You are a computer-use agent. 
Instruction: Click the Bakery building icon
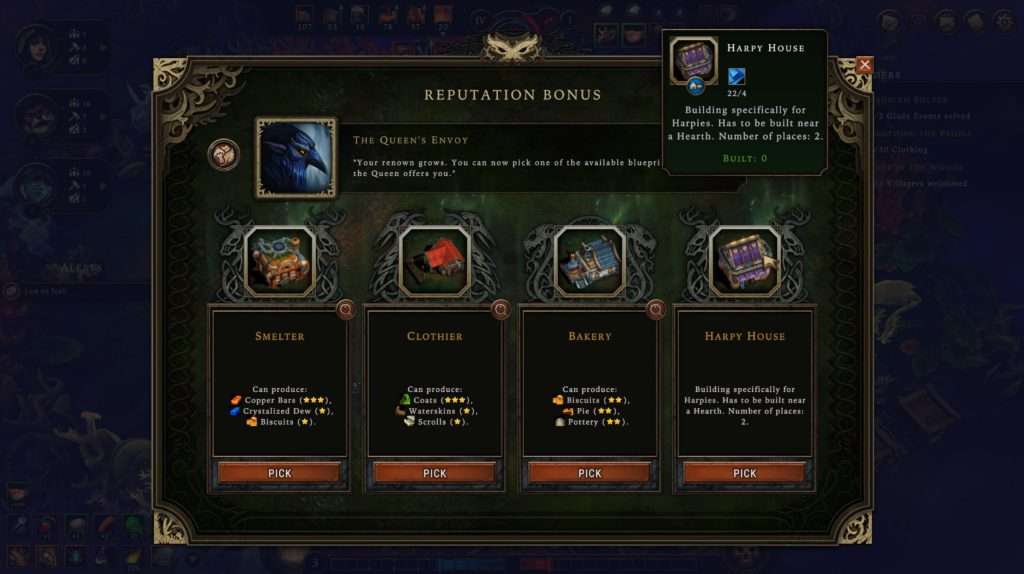tap(590, 261)
